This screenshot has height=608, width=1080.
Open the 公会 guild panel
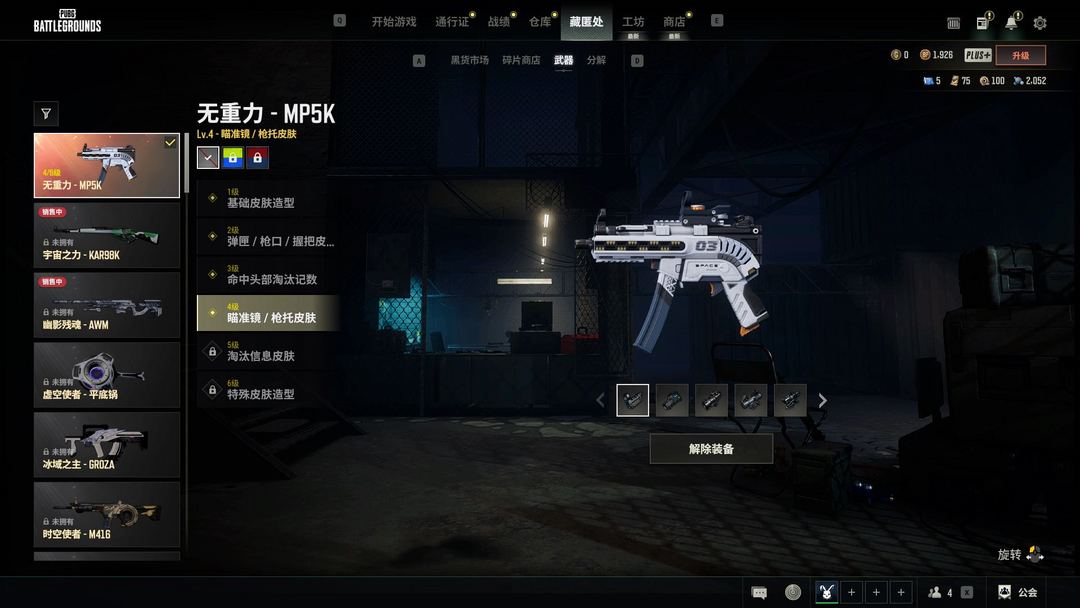(1018, 592)
